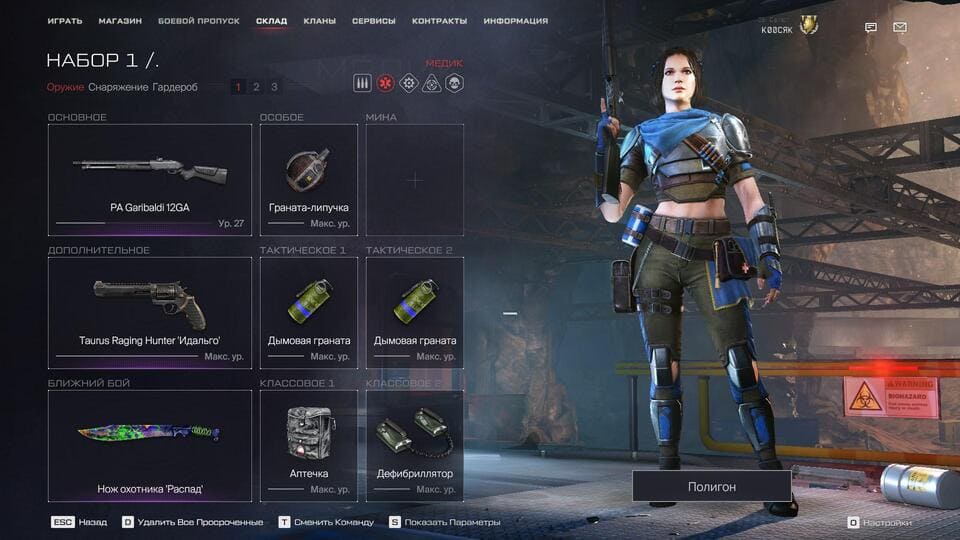Open the mail envelope icon
960x540 pixels.
(x=900, y=27)
